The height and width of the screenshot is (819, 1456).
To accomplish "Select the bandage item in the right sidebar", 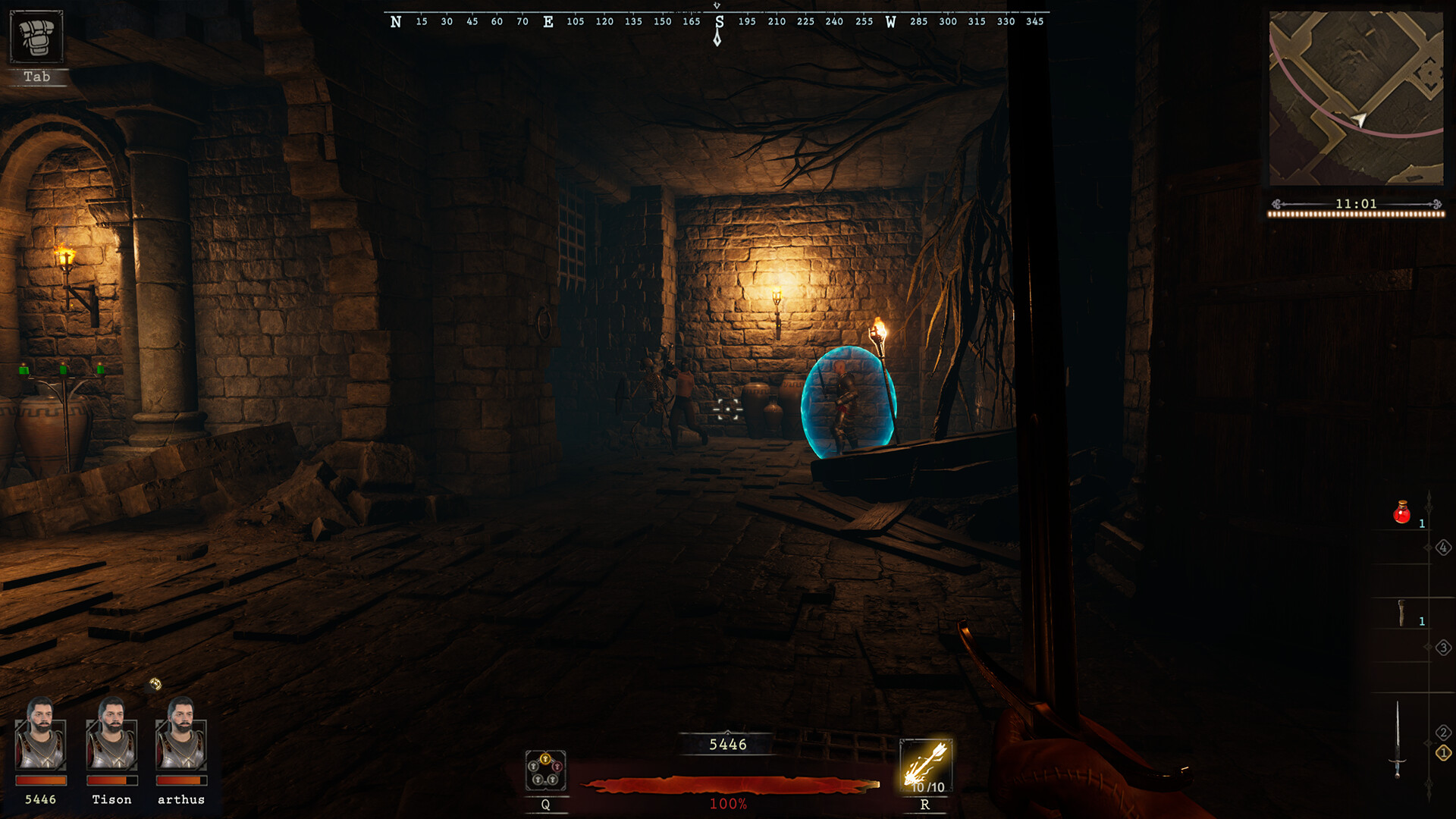I will (1401, 612).
